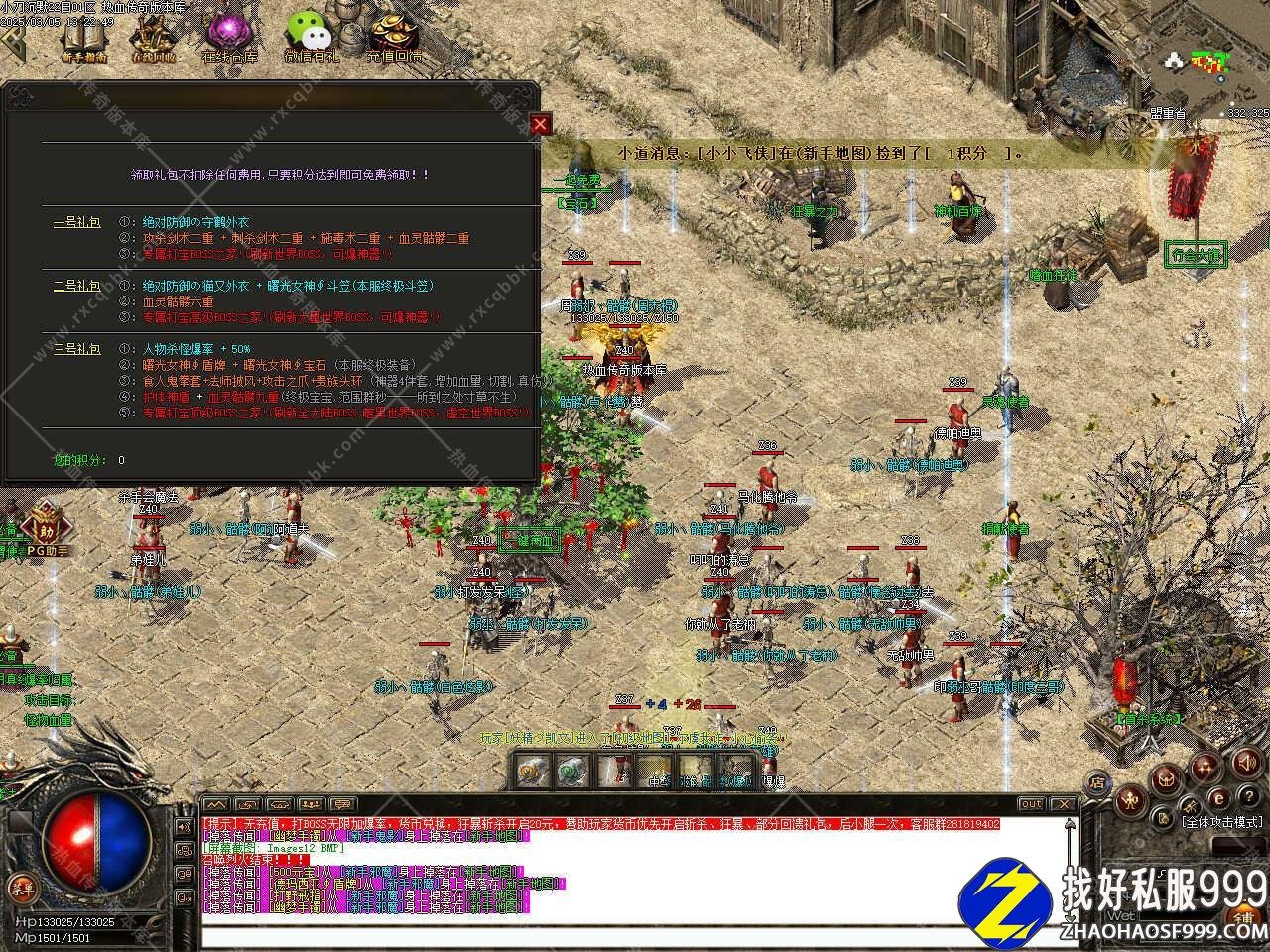
Task: Claim the 二号礼包 gift pack
Action: [76, 286]
